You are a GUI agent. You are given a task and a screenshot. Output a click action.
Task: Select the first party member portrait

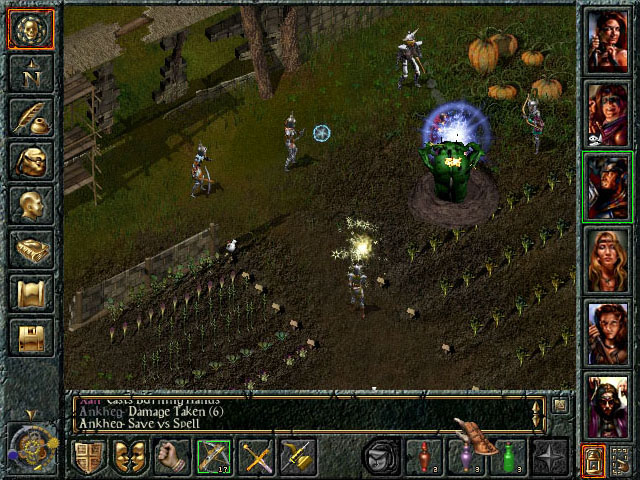coord(607,41)
